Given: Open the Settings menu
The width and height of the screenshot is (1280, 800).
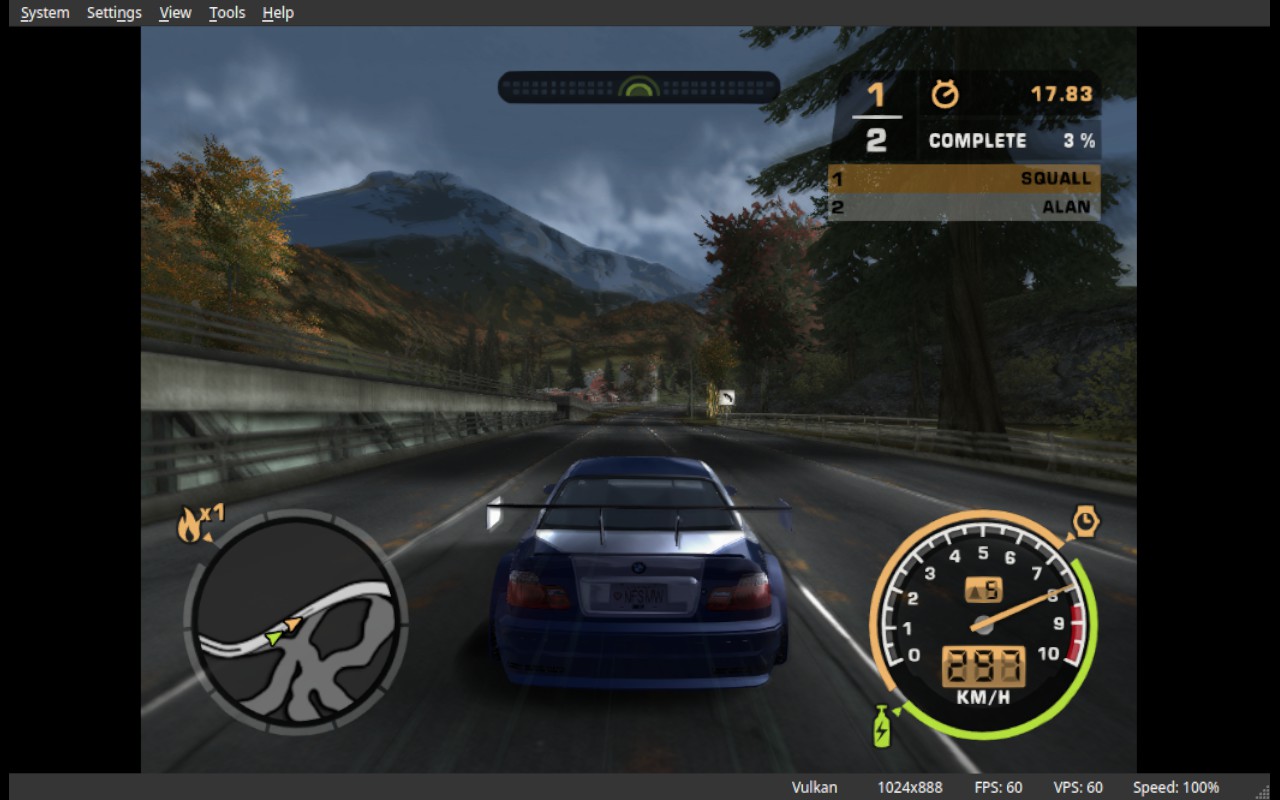Looking at the screenshot, I should point(114,13).
